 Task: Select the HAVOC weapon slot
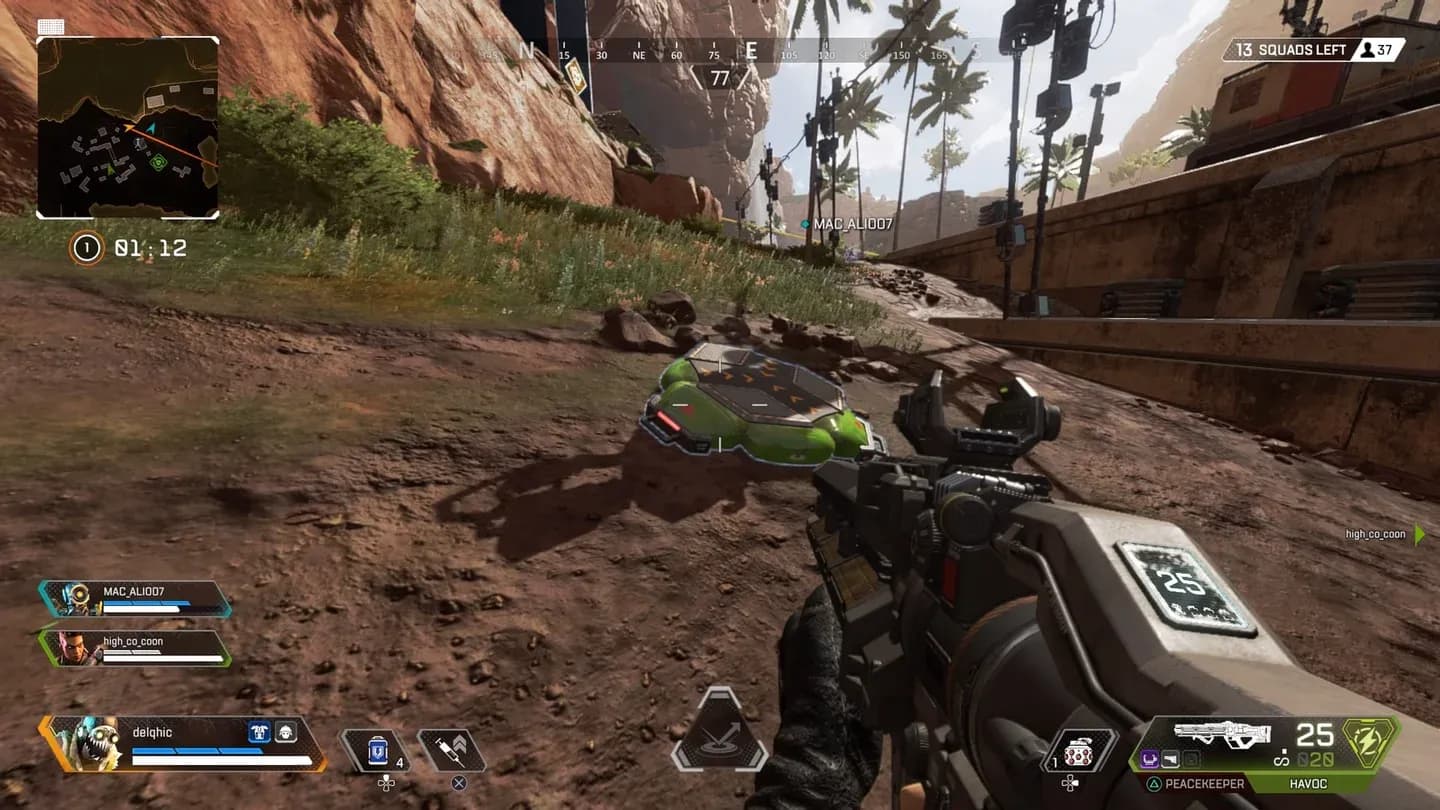(x=1310, y=783)
